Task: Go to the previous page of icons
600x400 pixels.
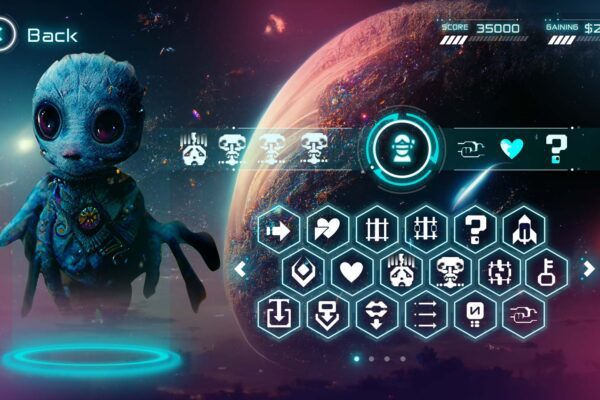Action: click(240, 268)
